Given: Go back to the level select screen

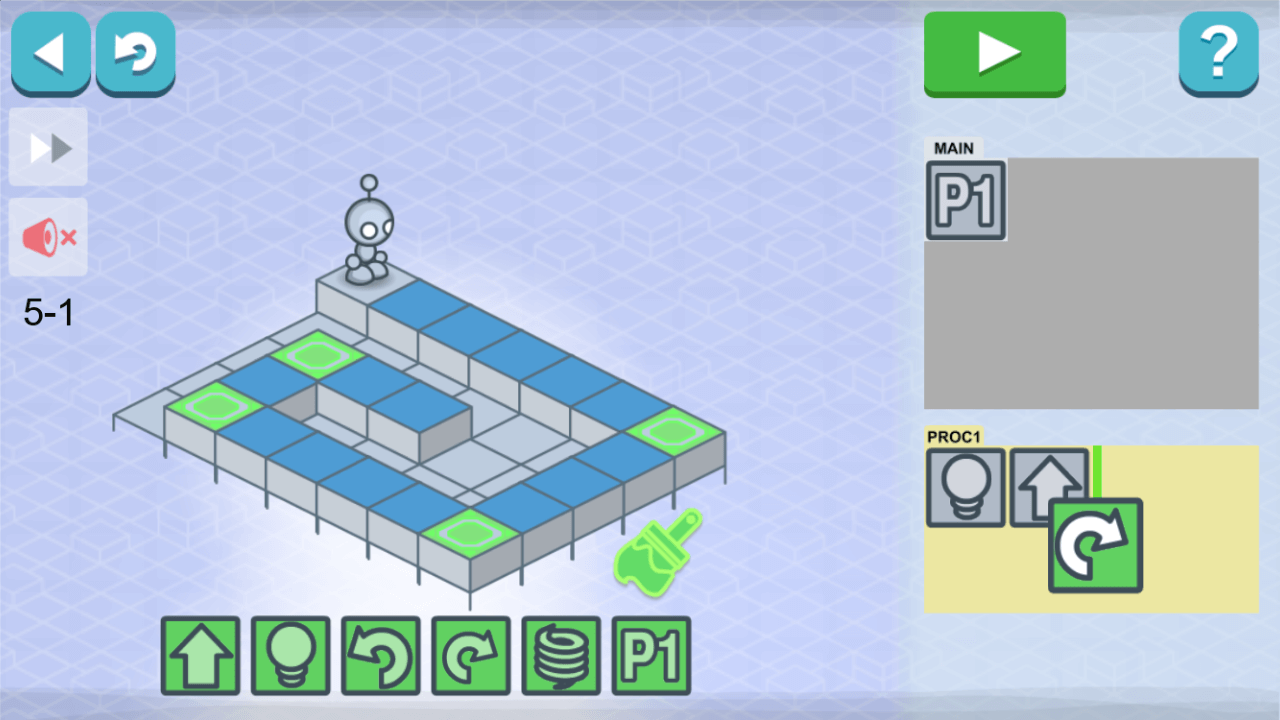Looking at the screenshot, I should [x=50, y=53].
